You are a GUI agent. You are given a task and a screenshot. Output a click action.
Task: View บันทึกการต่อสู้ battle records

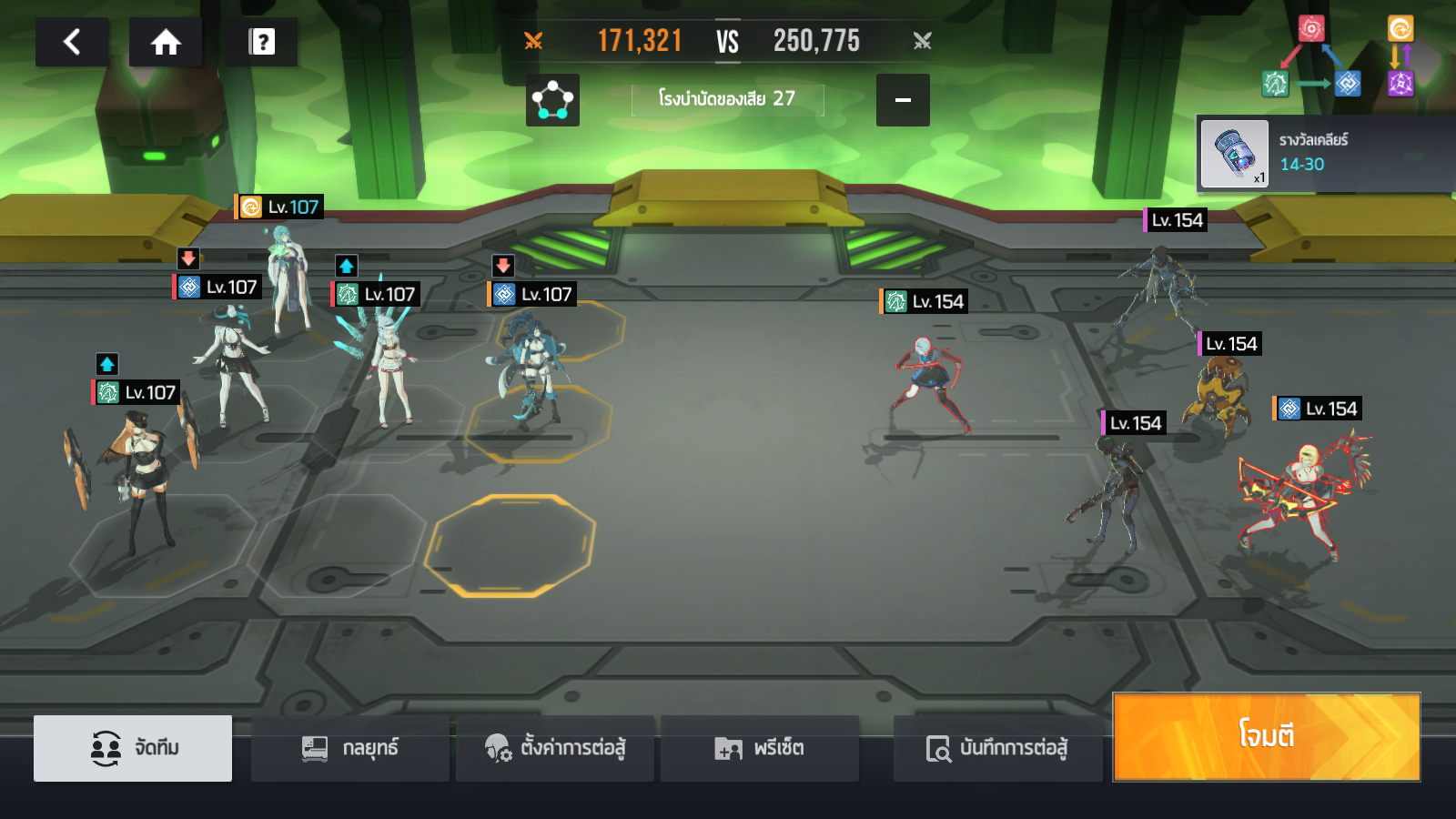tap(997, 748)
